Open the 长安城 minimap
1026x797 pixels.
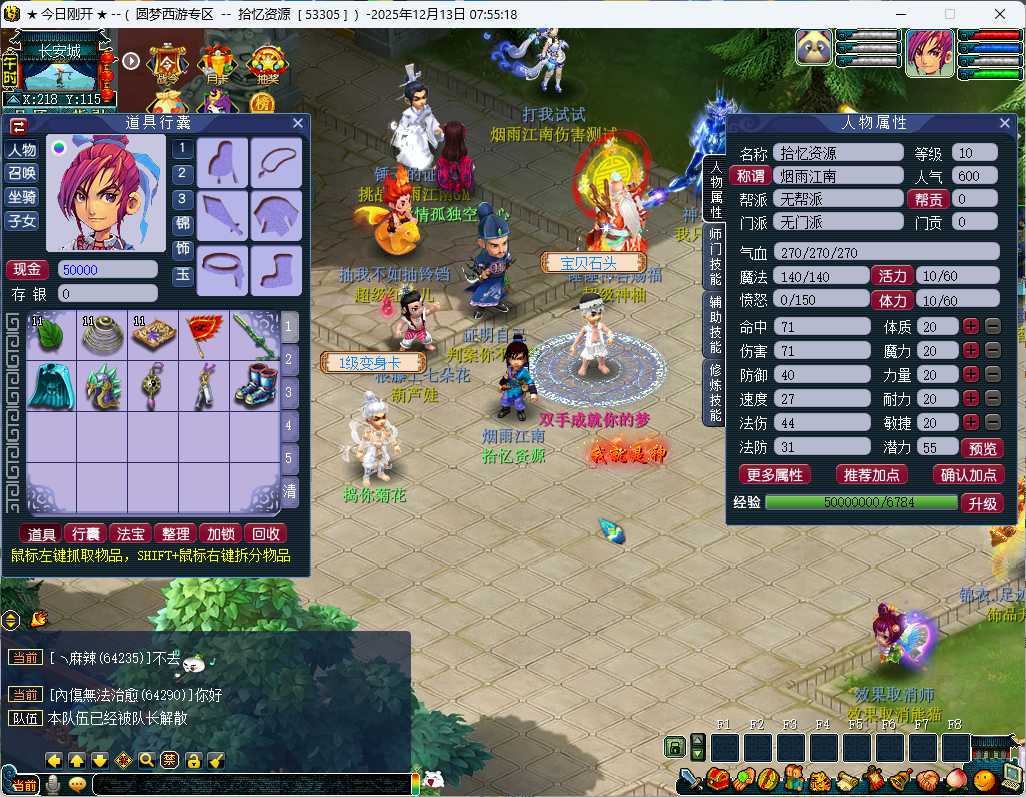coord(59,72)
